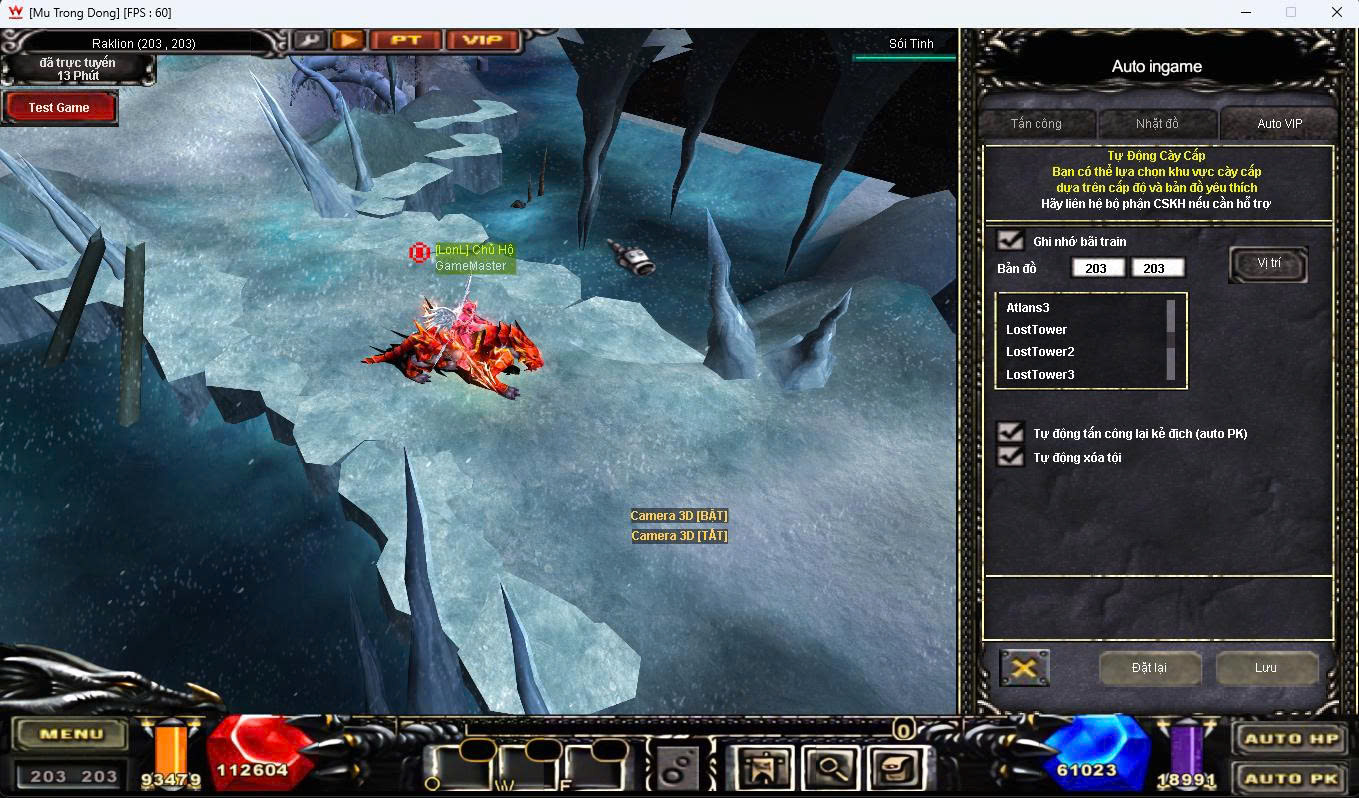Click the orange play arrow button
Viewport: 1359px width, 798px height.
[348, 40]
